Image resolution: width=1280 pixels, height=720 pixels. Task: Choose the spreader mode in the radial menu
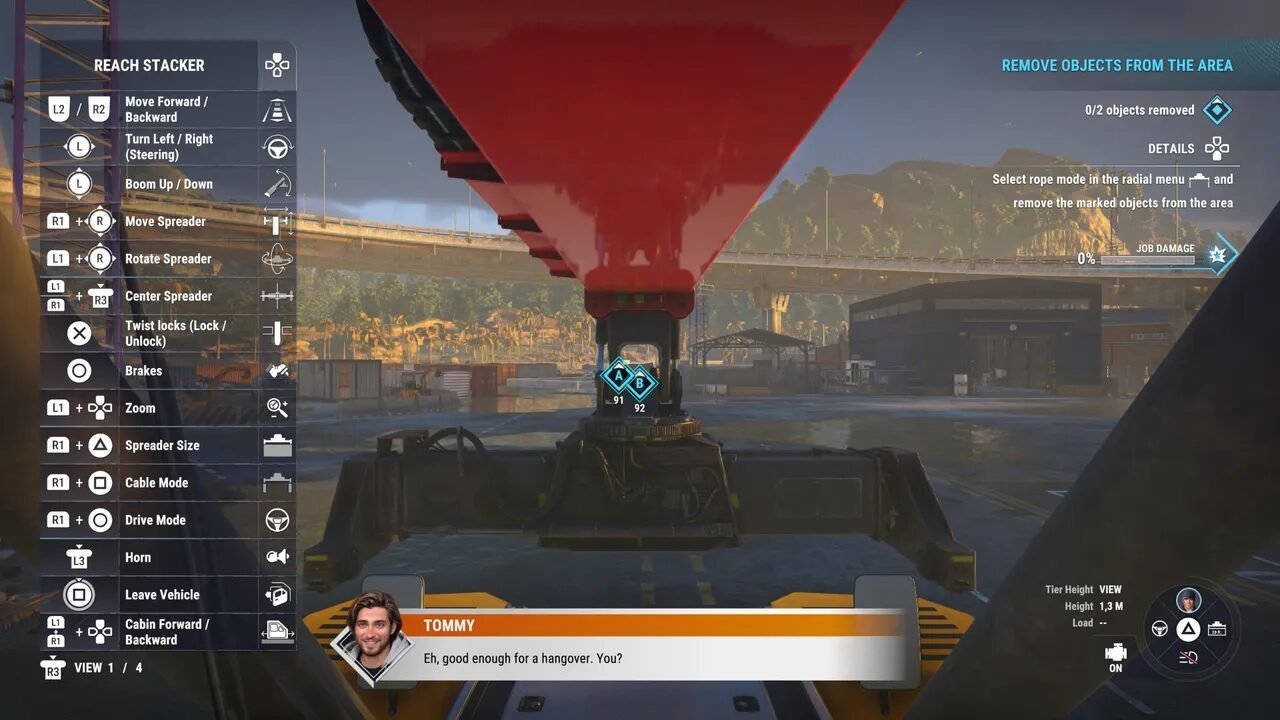[x=1217, y=629]
